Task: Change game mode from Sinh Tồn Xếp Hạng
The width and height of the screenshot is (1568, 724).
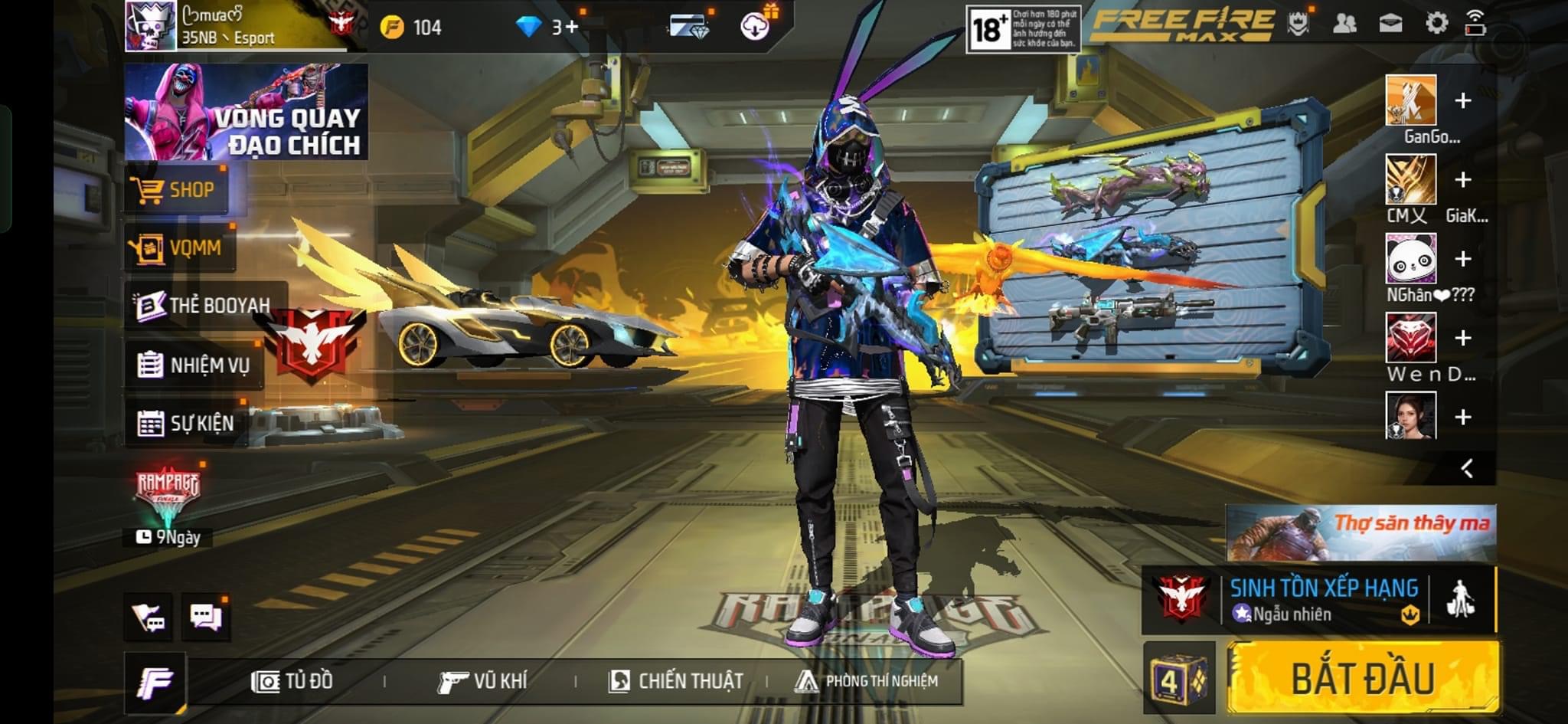Action: [x=1322, y=600]
